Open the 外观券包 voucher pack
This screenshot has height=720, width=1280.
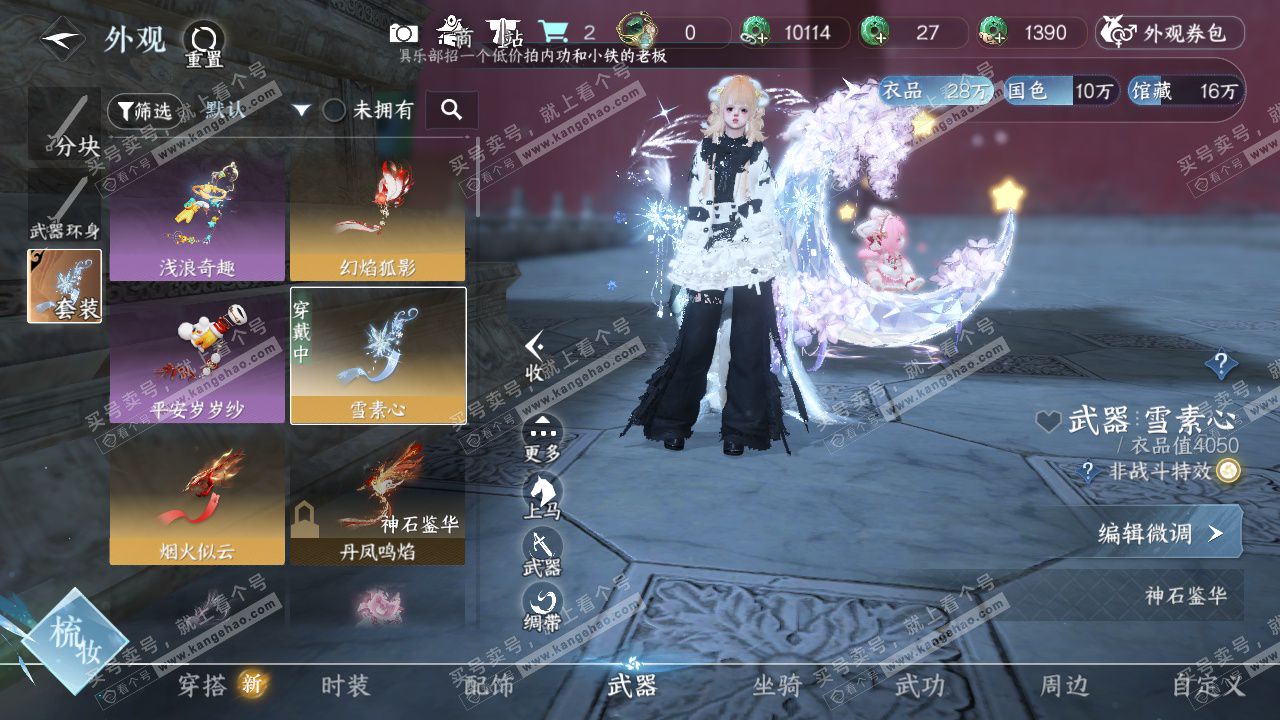1169,33
